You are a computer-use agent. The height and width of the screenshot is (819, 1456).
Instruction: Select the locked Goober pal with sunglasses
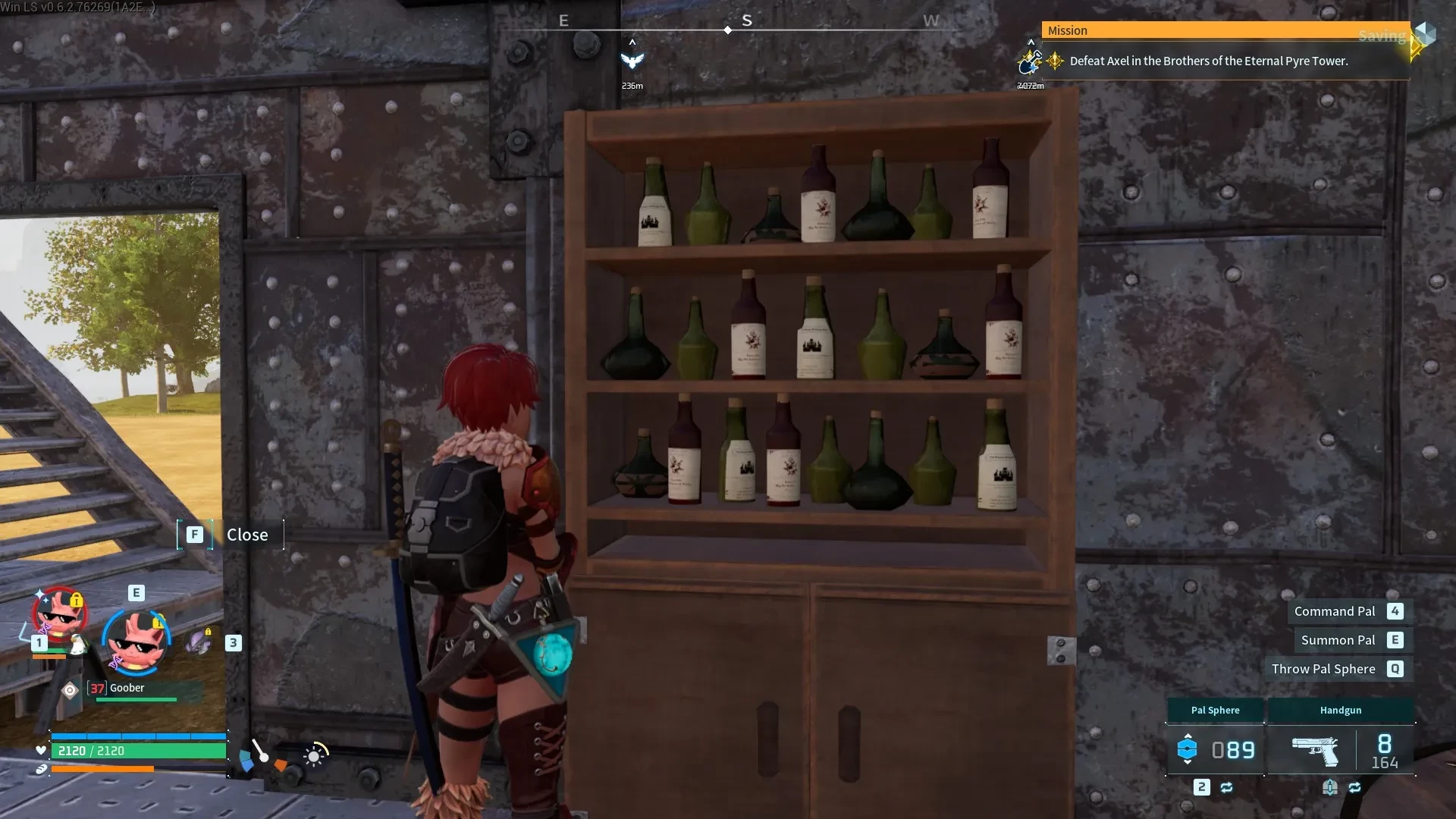[x=58, y=614]
